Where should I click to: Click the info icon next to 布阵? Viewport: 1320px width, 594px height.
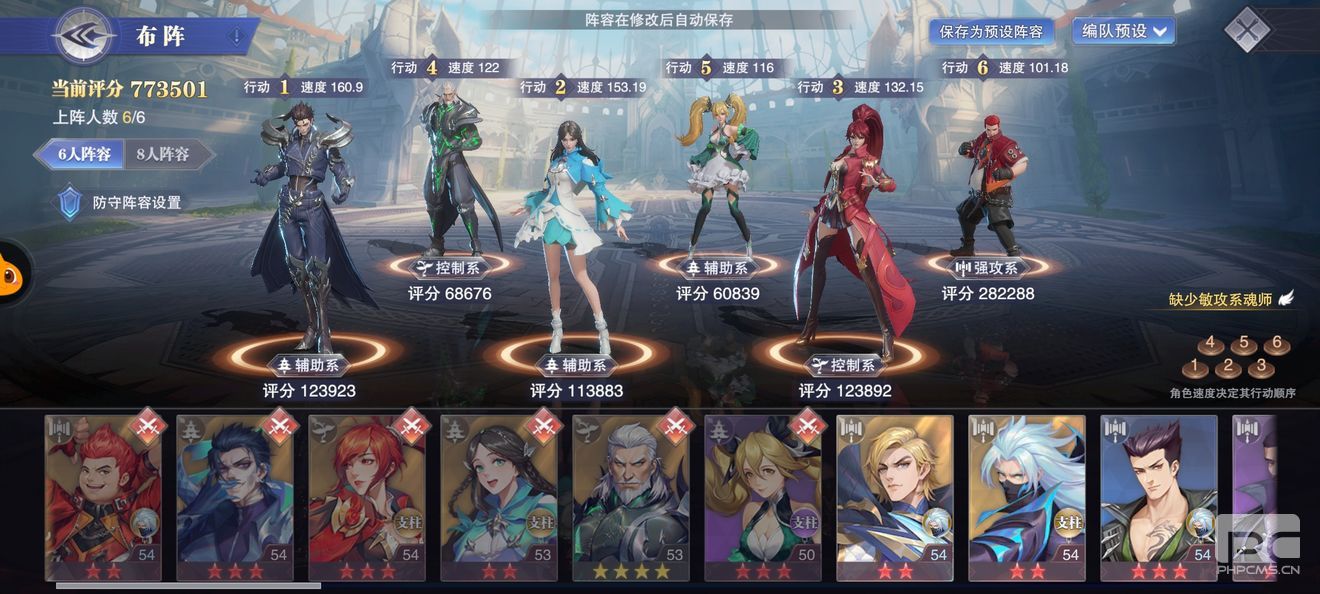tap(236, 37)
